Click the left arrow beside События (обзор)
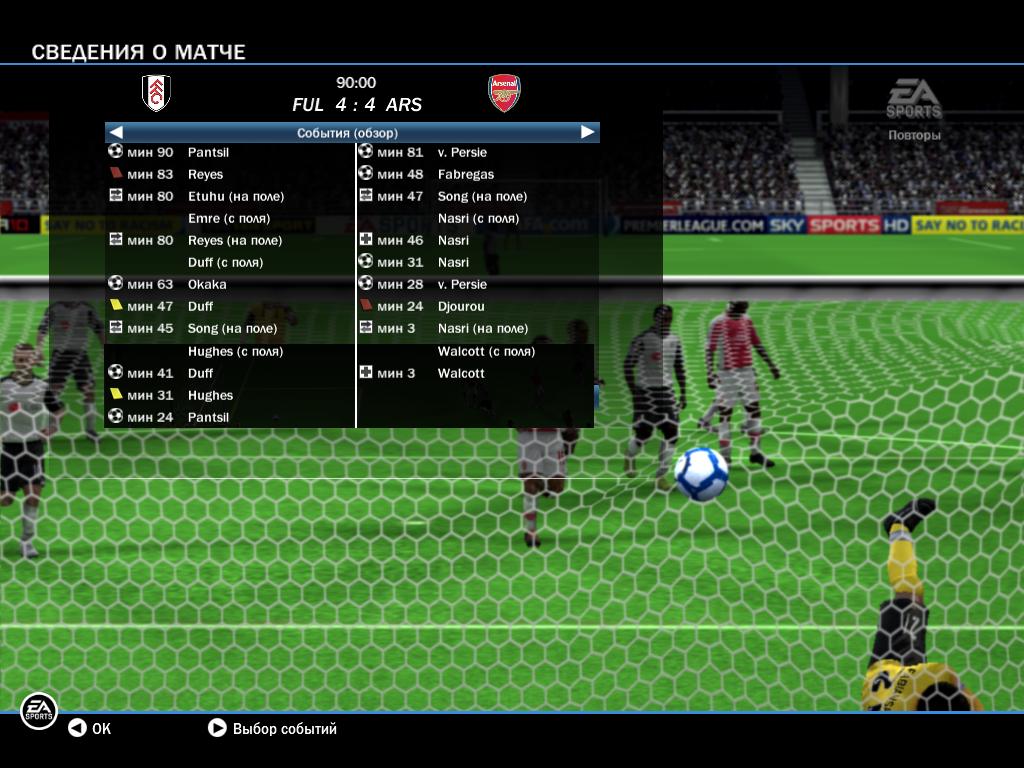Image resolution: width=1024 pixels, height=768 pixels. click(x=116, y=132)
